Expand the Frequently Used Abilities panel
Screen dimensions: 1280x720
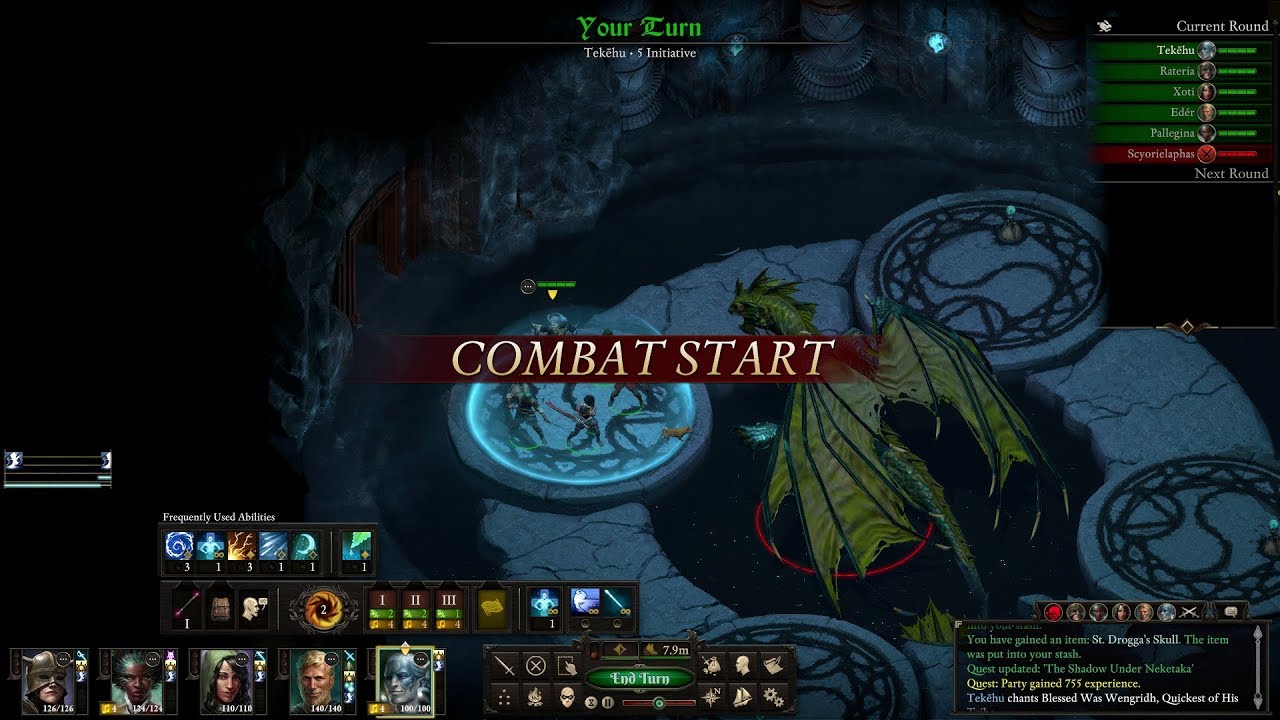point(220,517)
